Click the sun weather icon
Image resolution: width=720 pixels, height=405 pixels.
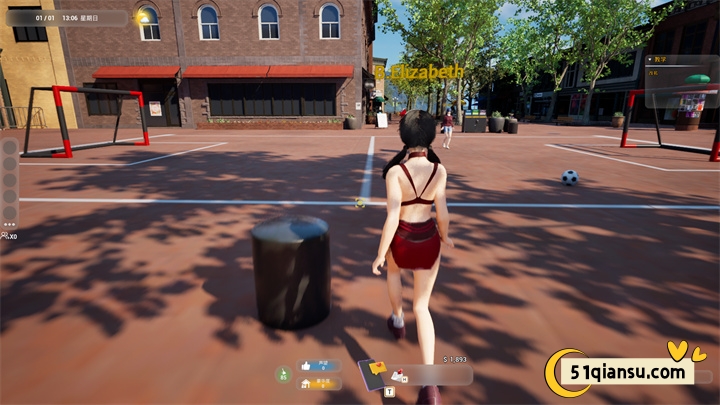click(144, 17)
